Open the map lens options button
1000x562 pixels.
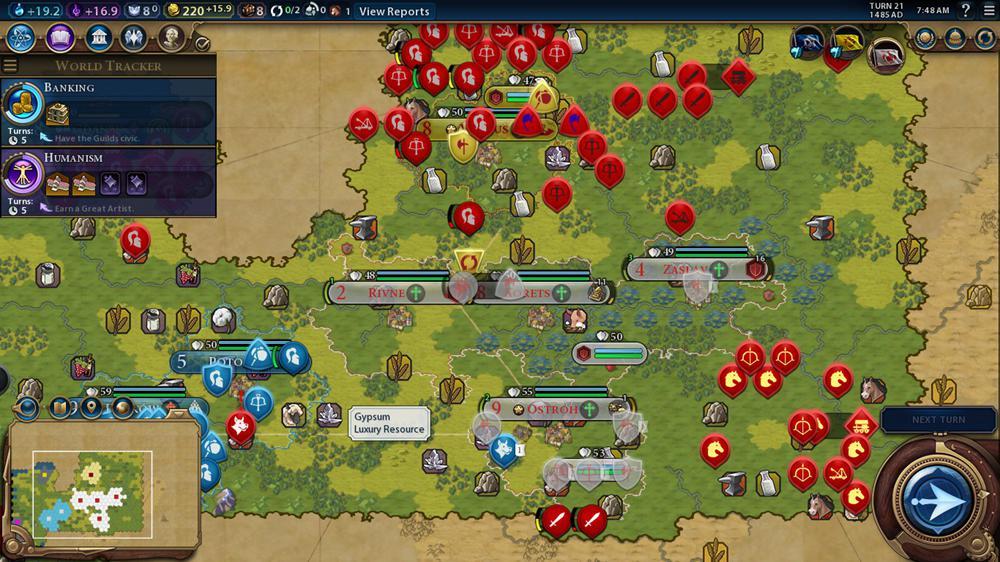[x=61, y=408]
